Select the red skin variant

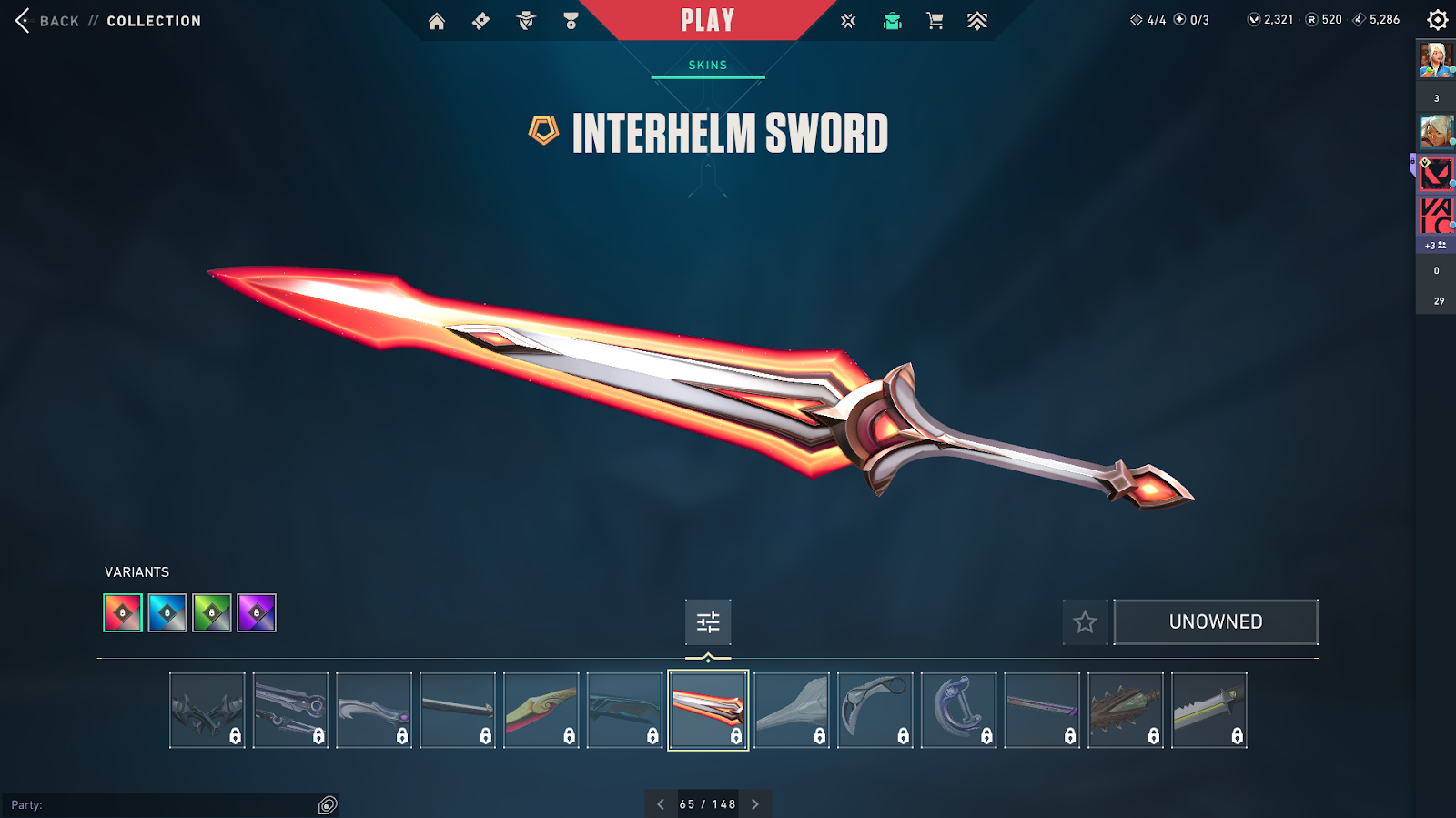(123, 613)
